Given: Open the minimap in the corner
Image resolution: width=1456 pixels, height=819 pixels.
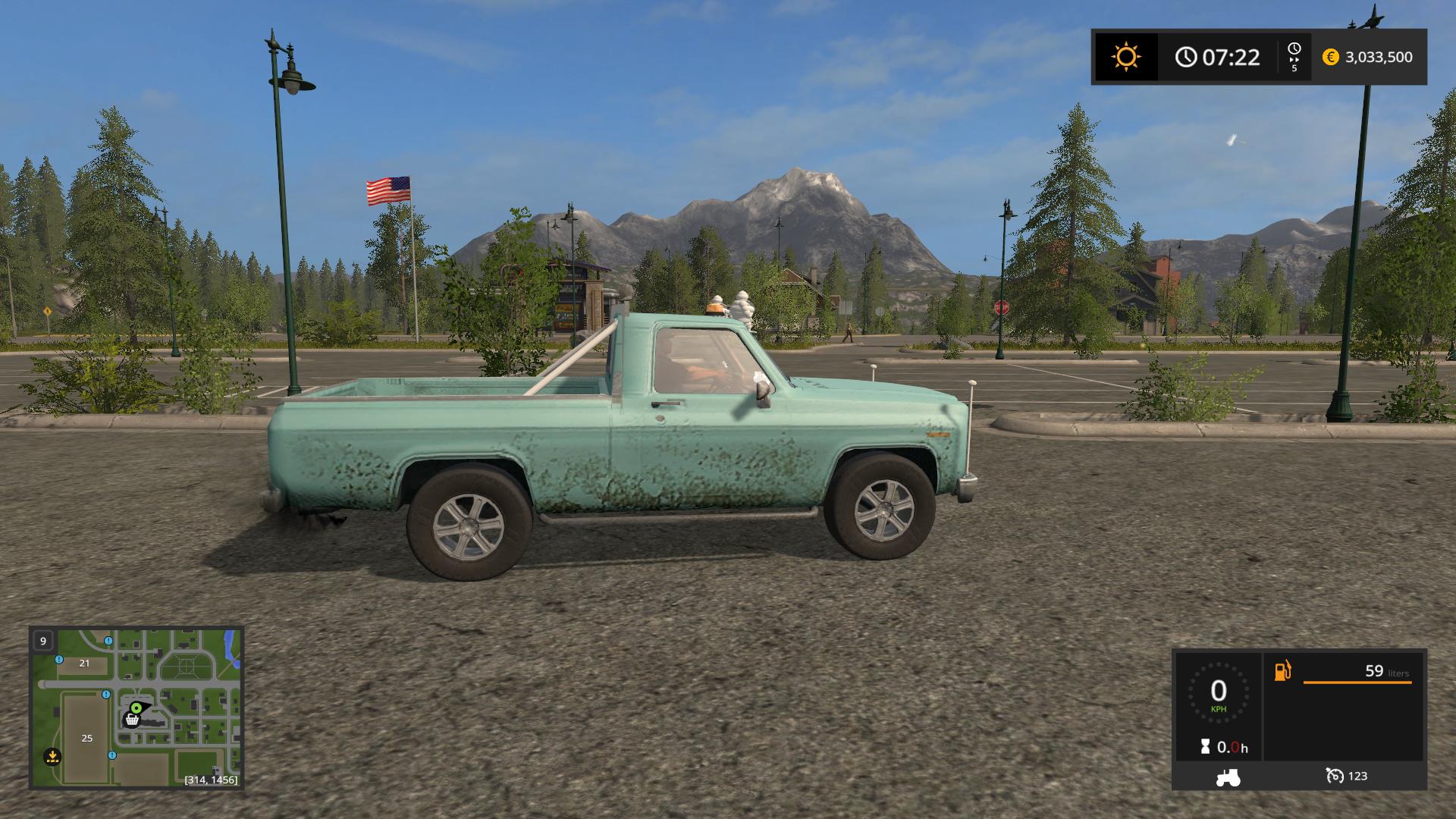Looking at the screenshot, I should tap(136, 707).
